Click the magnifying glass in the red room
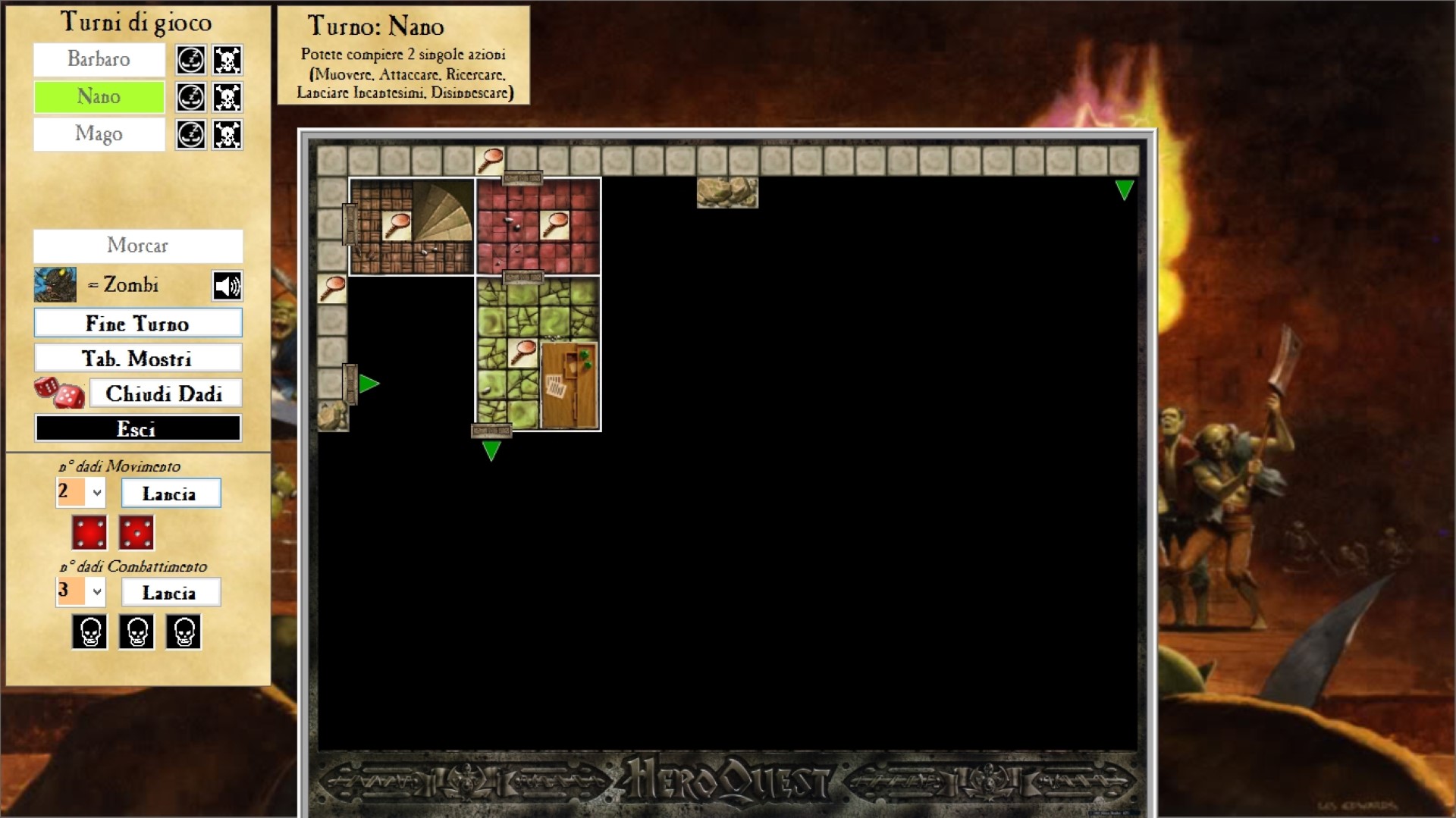The height and width of the screenshot is (818, 1456). click(555, 224)
